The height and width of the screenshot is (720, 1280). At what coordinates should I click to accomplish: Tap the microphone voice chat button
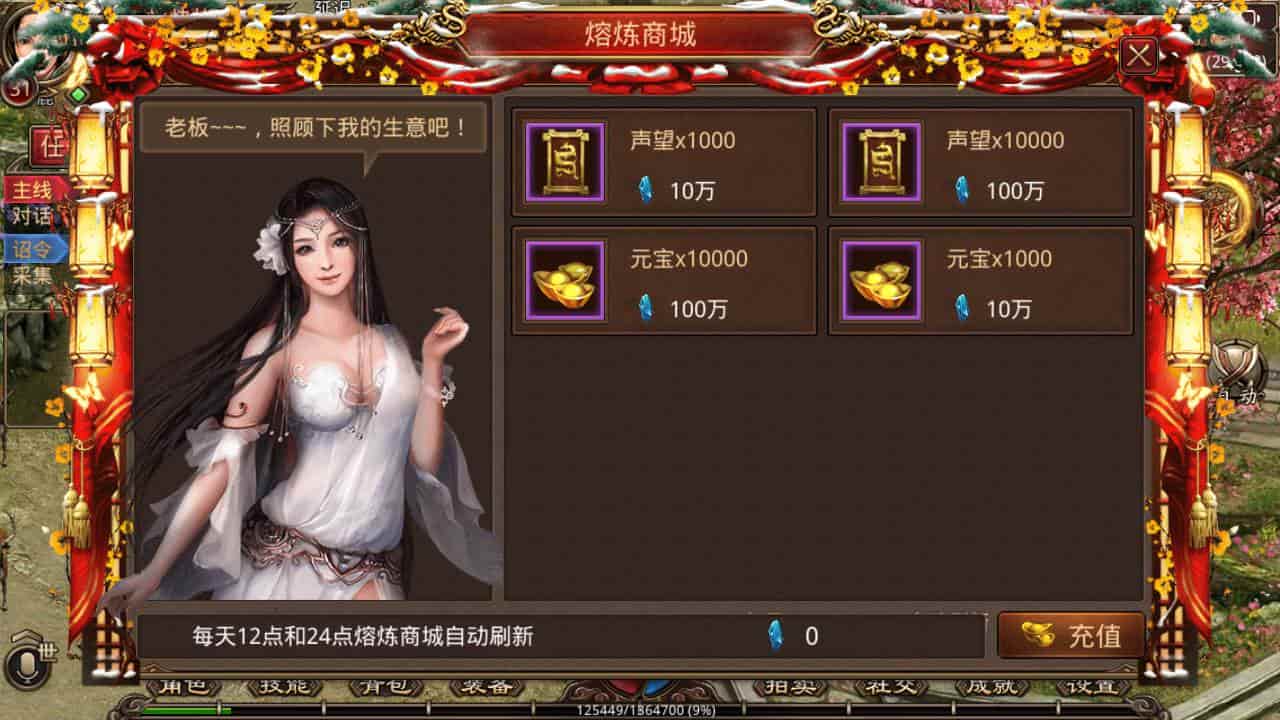coord(20,662)
